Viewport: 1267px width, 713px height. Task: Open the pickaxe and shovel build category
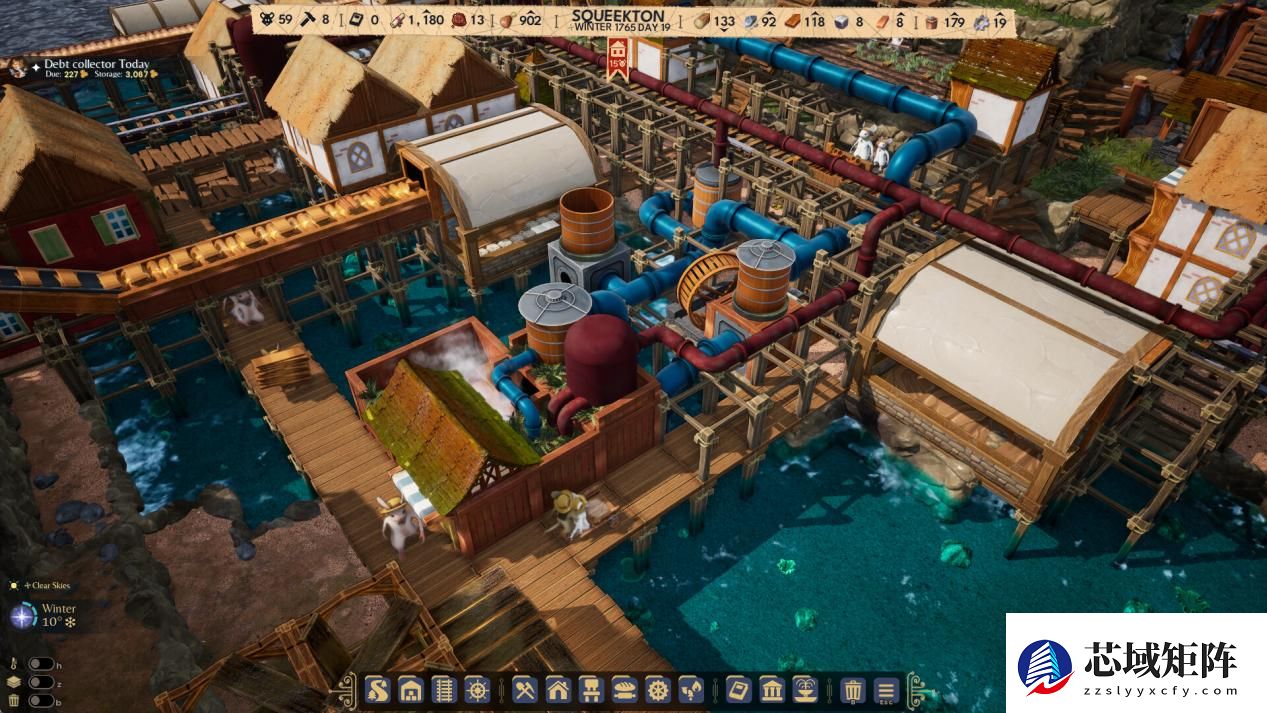pos(525,689)
